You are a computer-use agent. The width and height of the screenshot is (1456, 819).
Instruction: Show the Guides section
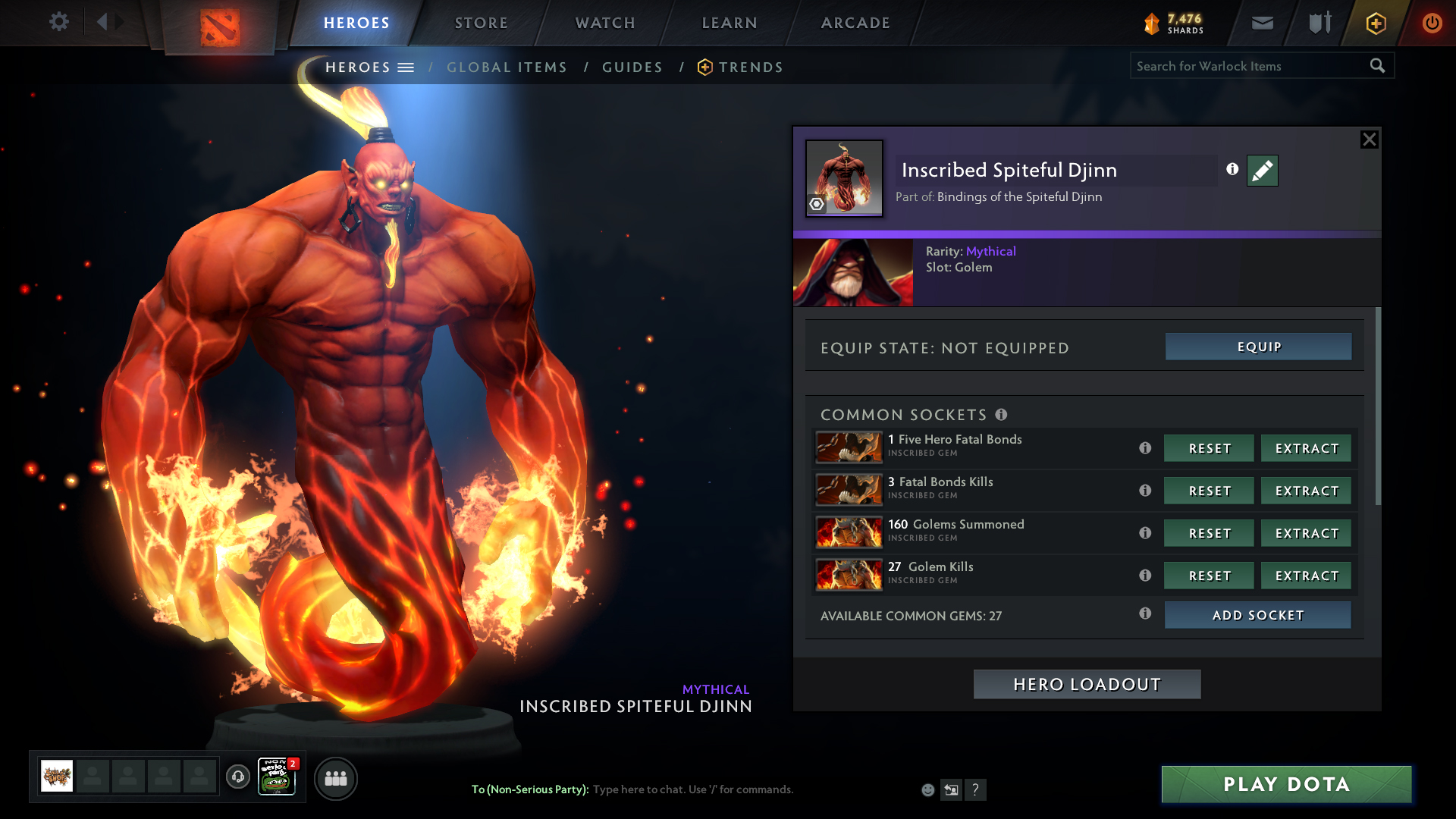[x=632, y=67]
